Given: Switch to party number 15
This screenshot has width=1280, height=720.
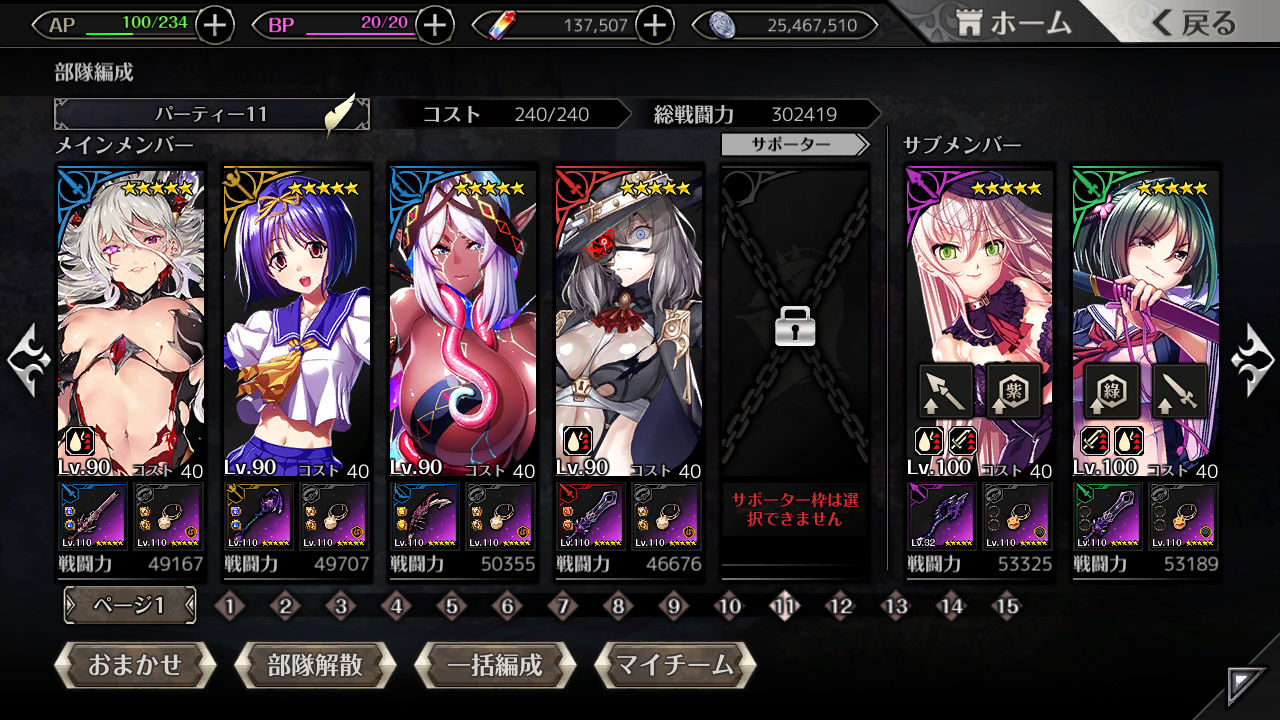Looking at the screenshot, I should pos(1006,605).
